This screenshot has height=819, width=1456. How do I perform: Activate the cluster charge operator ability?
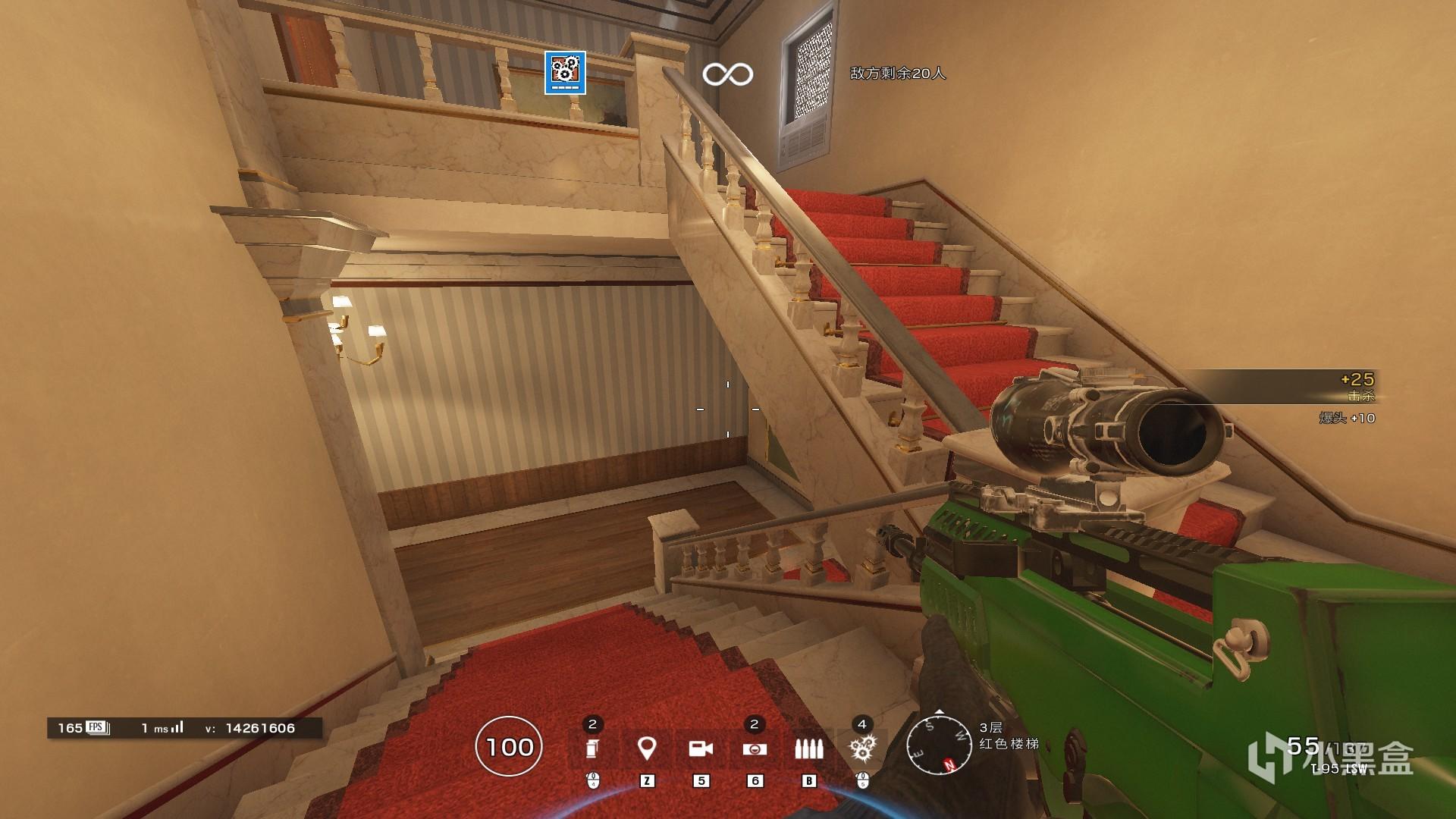(x=862, y=749)
